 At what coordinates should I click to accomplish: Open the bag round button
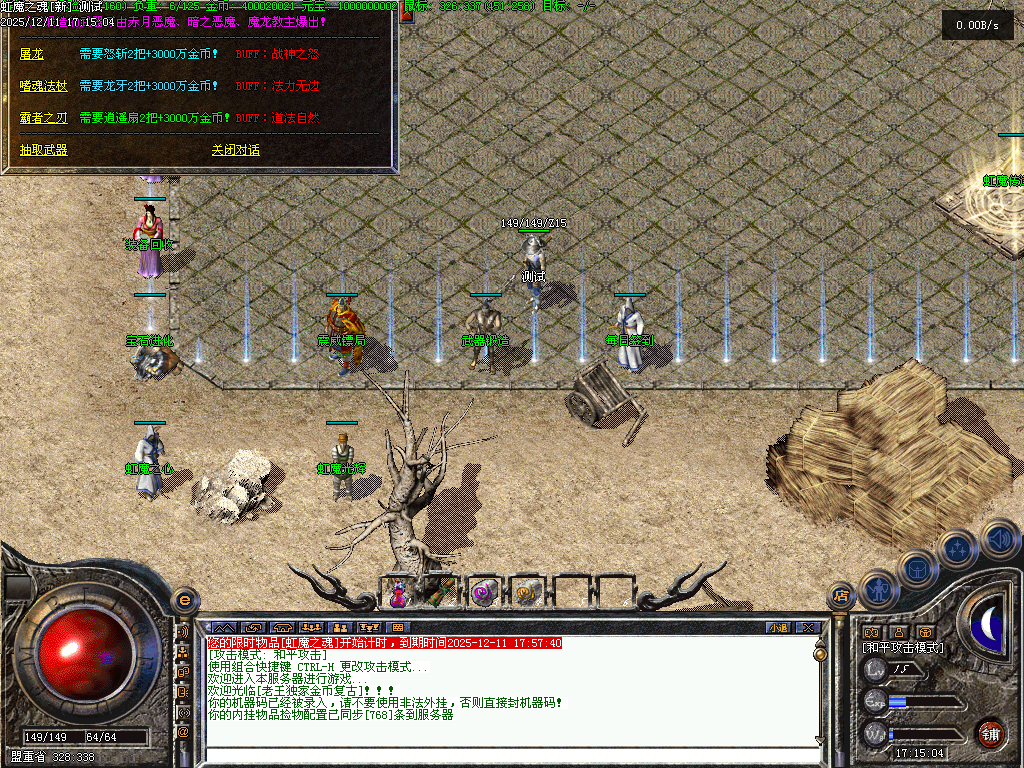pyautogui.click(x=917, y=568)
